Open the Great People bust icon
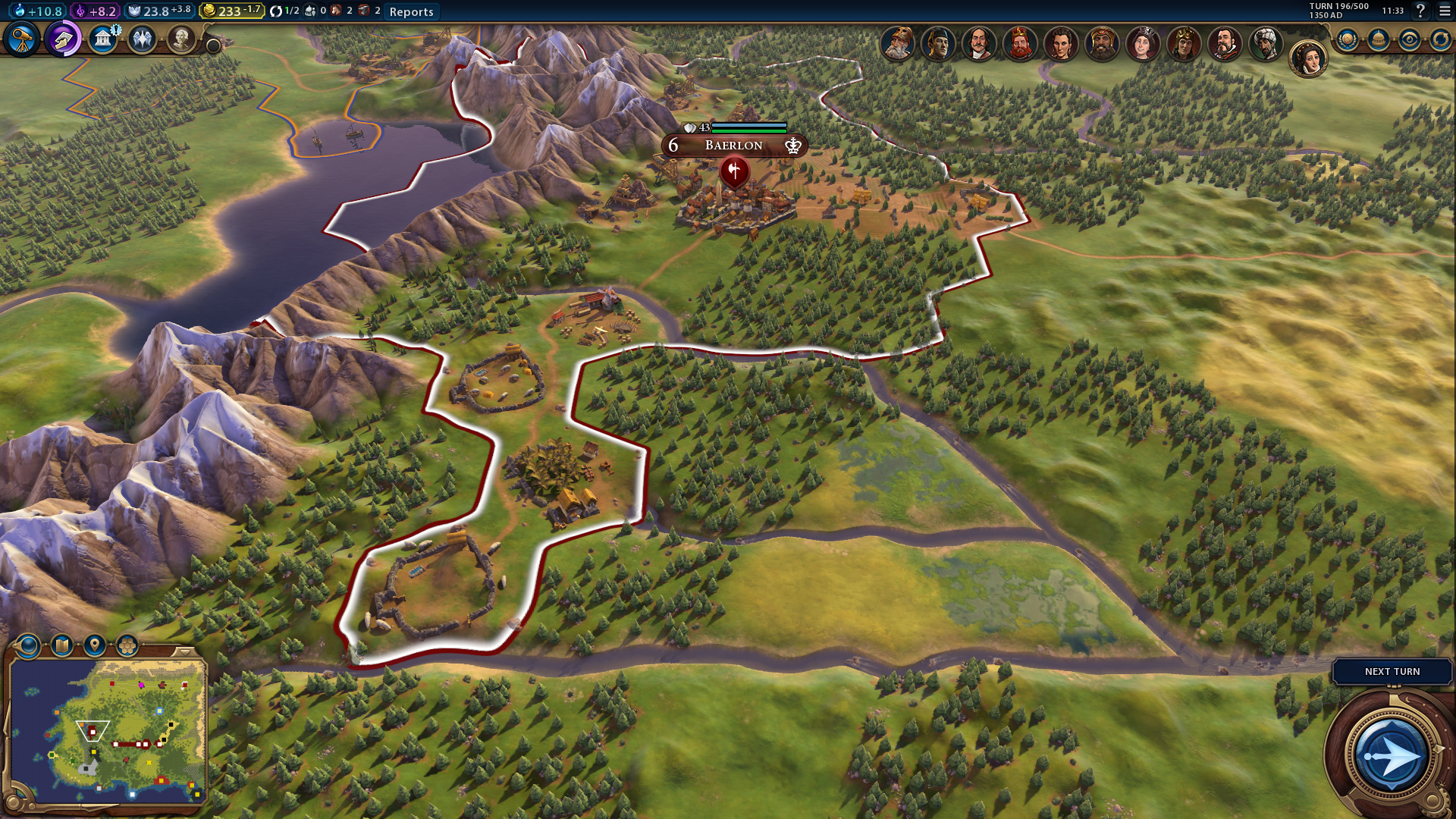Screen dimensions: 1456x819 [180, 39]
